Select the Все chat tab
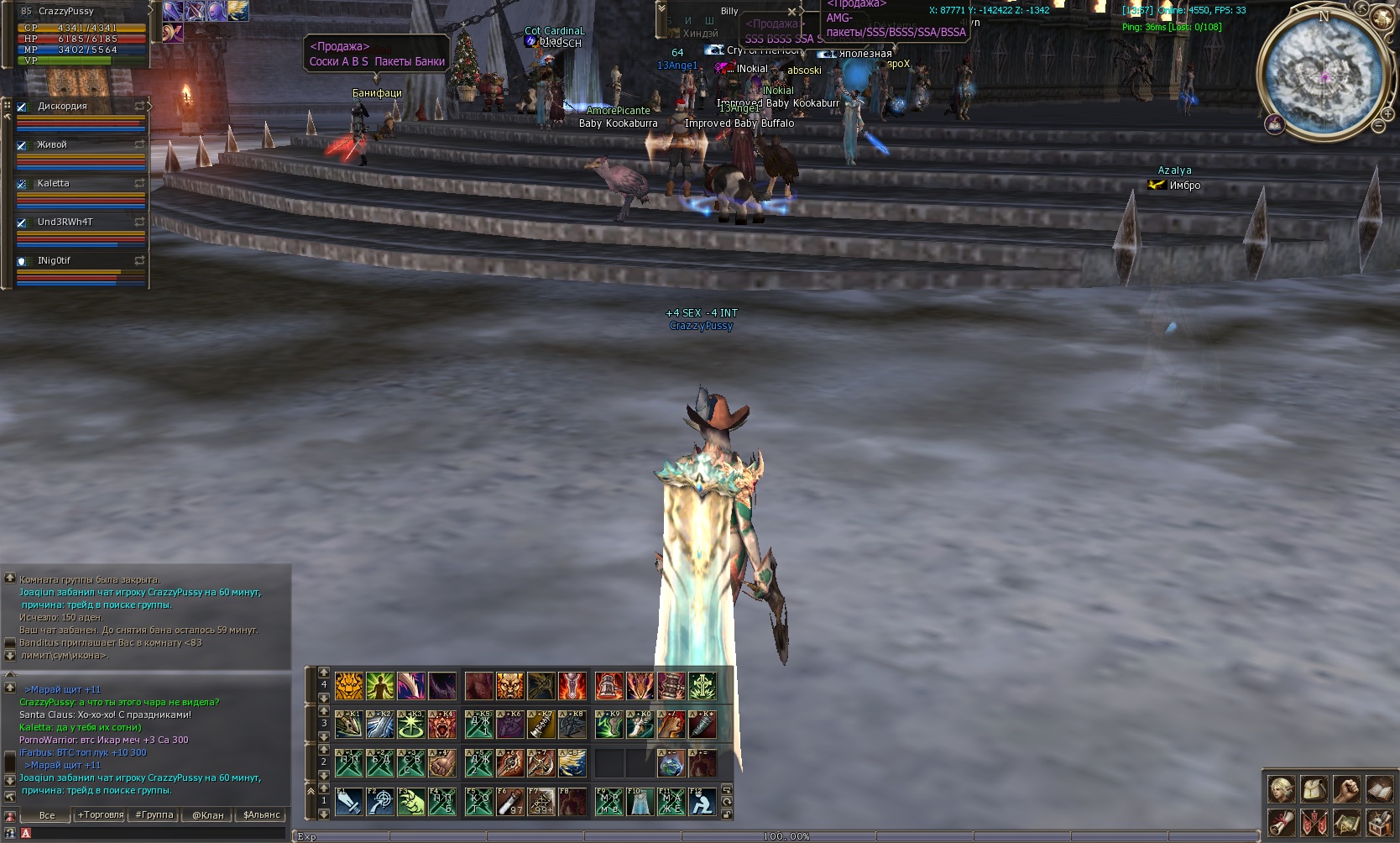1400x843 pixels. 47,814
